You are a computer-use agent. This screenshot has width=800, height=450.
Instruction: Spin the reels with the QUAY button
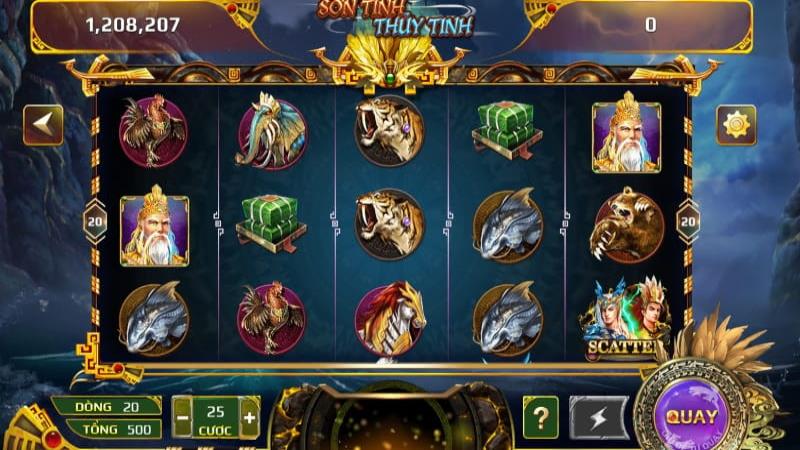click(x=691, y=415)
